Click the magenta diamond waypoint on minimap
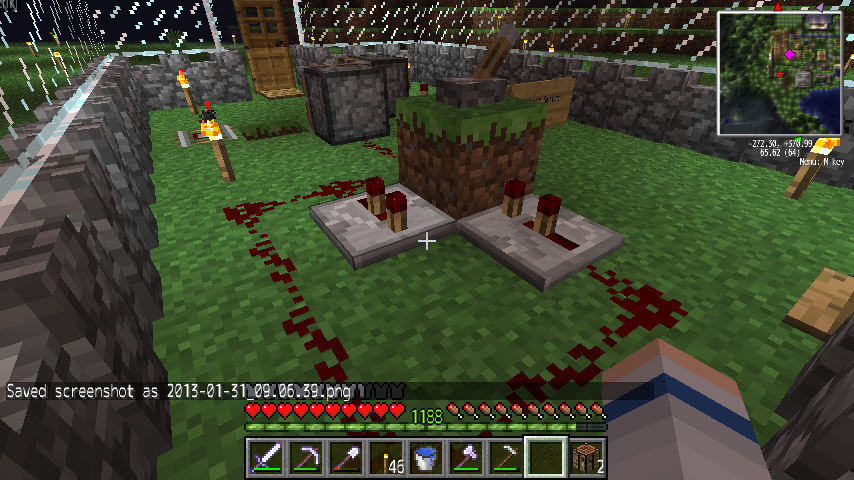Screen dimensions: 854x480 click(789, 53)
